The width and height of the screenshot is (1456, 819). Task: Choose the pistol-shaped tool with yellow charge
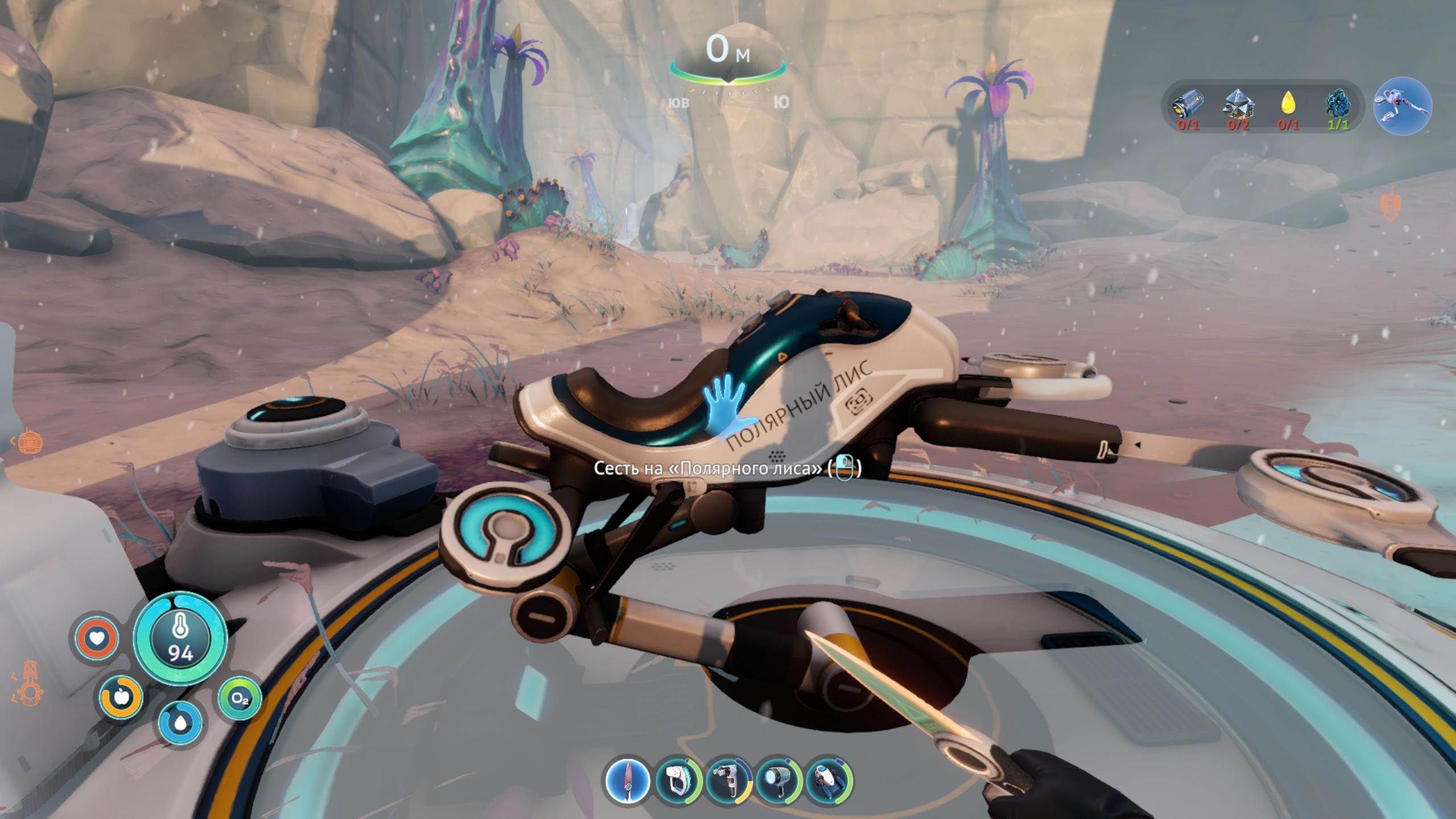coord(729,779)
